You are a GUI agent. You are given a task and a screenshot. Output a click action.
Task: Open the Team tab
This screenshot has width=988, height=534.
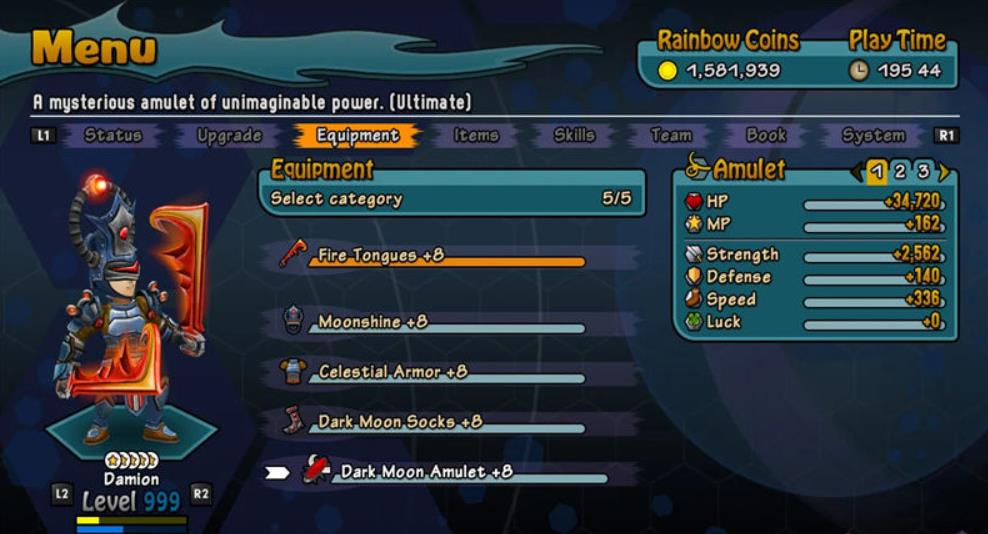point(670,135)
